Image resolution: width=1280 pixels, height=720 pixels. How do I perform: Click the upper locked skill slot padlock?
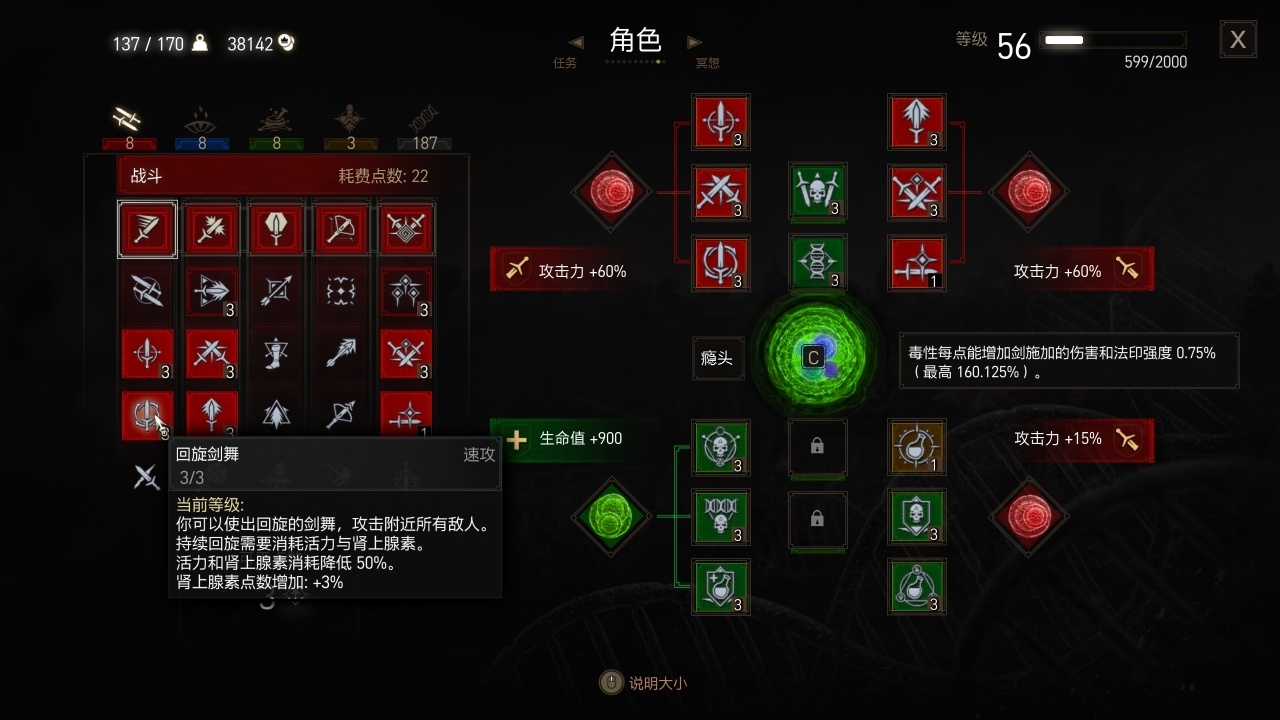(818, 449)
